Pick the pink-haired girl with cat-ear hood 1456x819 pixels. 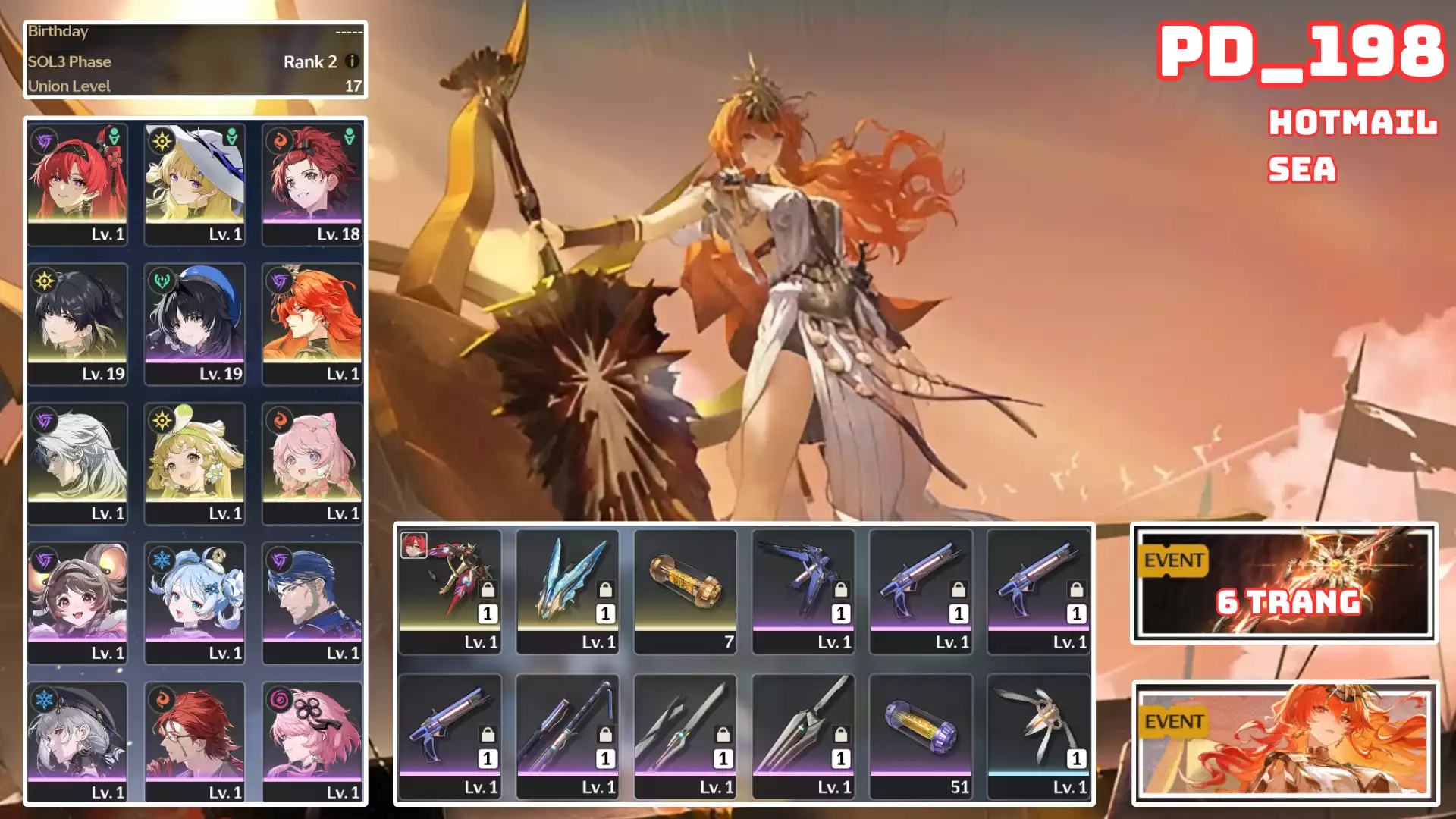[312, 463]
